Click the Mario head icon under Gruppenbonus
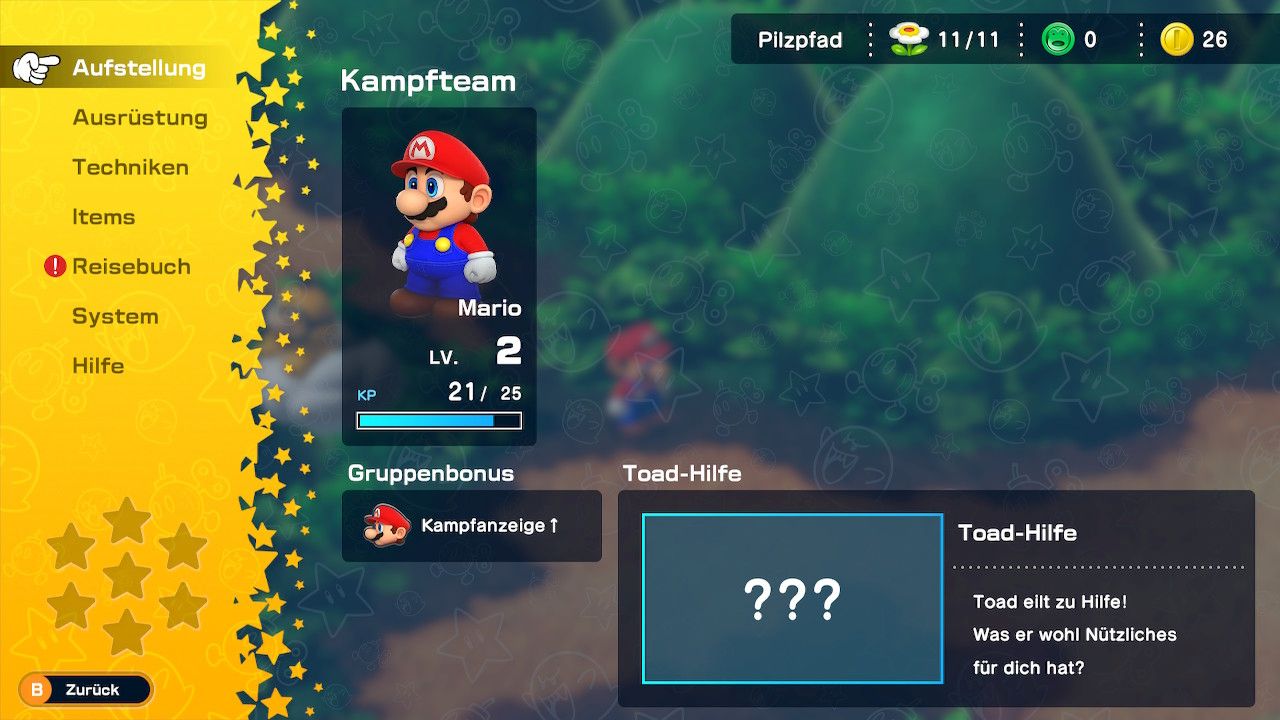 pos(385,527)
